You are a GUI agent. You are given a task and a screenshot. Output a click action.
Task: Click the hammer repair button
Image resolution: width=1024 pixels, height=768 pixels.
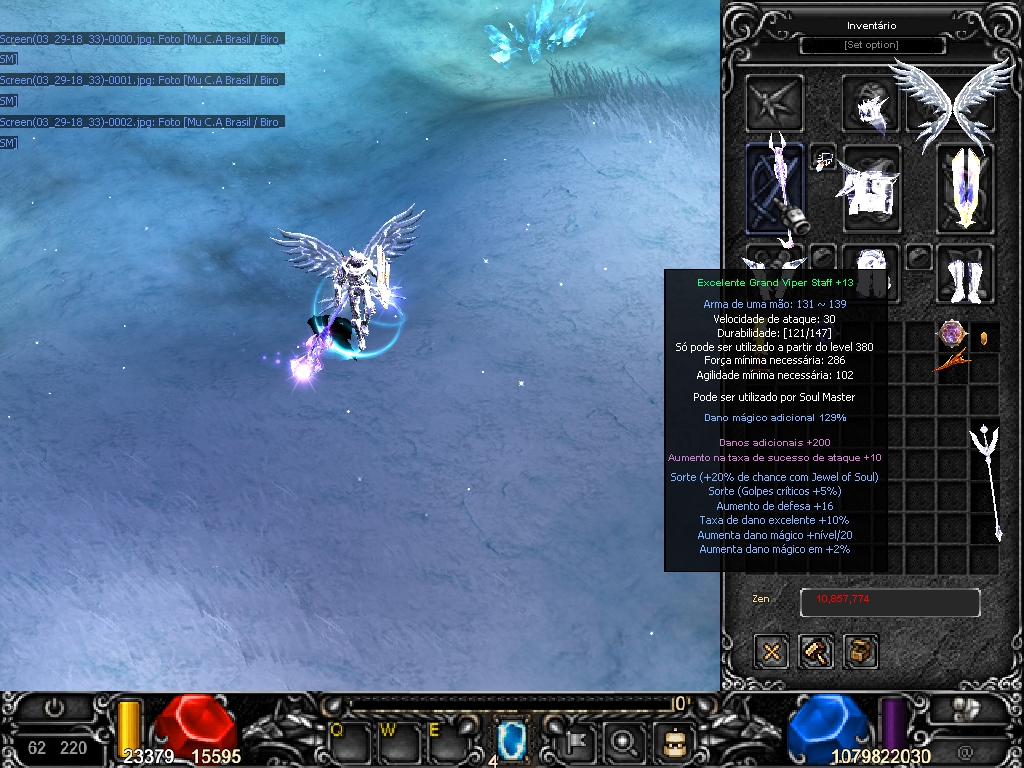tap(816, 652)
